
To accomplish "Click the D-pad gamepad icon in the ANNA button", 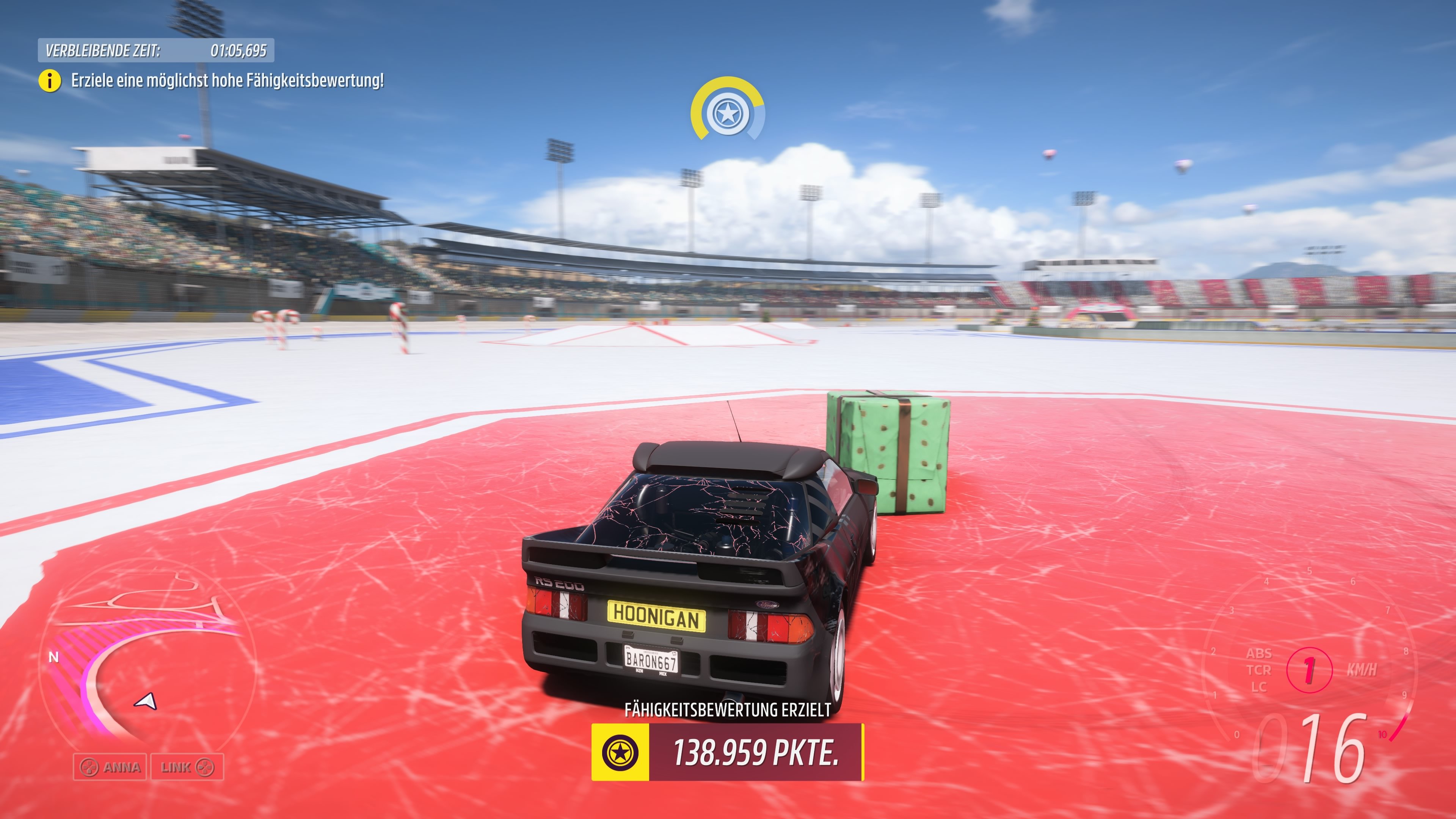I will tap(90, 767).
